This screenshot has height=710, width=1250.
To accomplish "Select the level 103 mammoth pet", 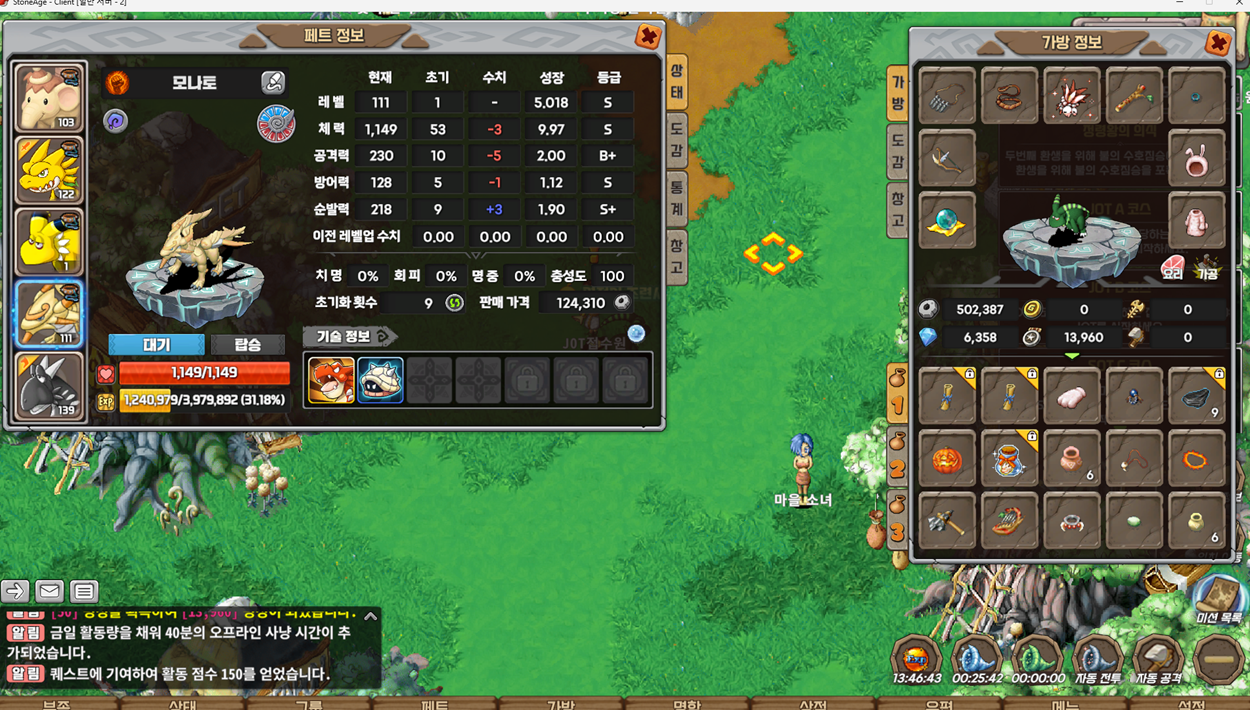I will pos(48,97).
